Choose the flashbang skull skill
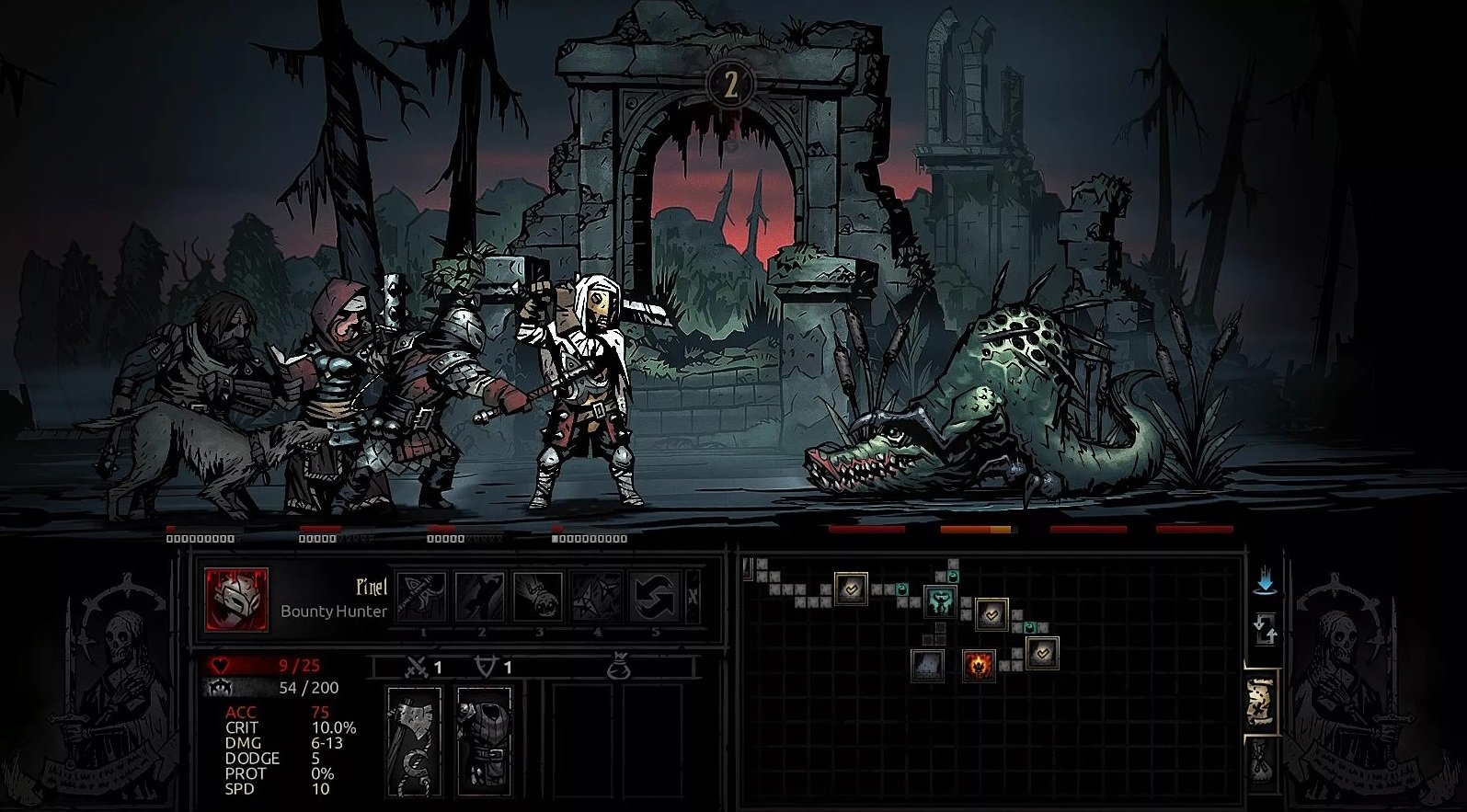 pyautogui.click(x=538, y=598)
